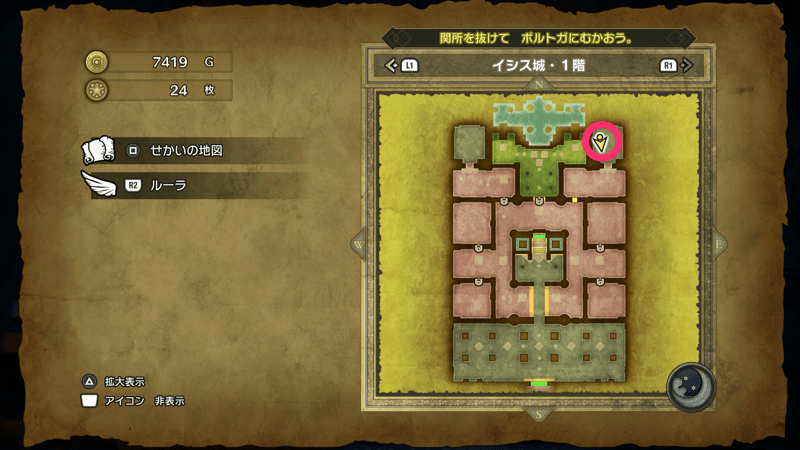
Task: Toggle アイコン 非表示 icon visibility option
Action: click(137, 401)
